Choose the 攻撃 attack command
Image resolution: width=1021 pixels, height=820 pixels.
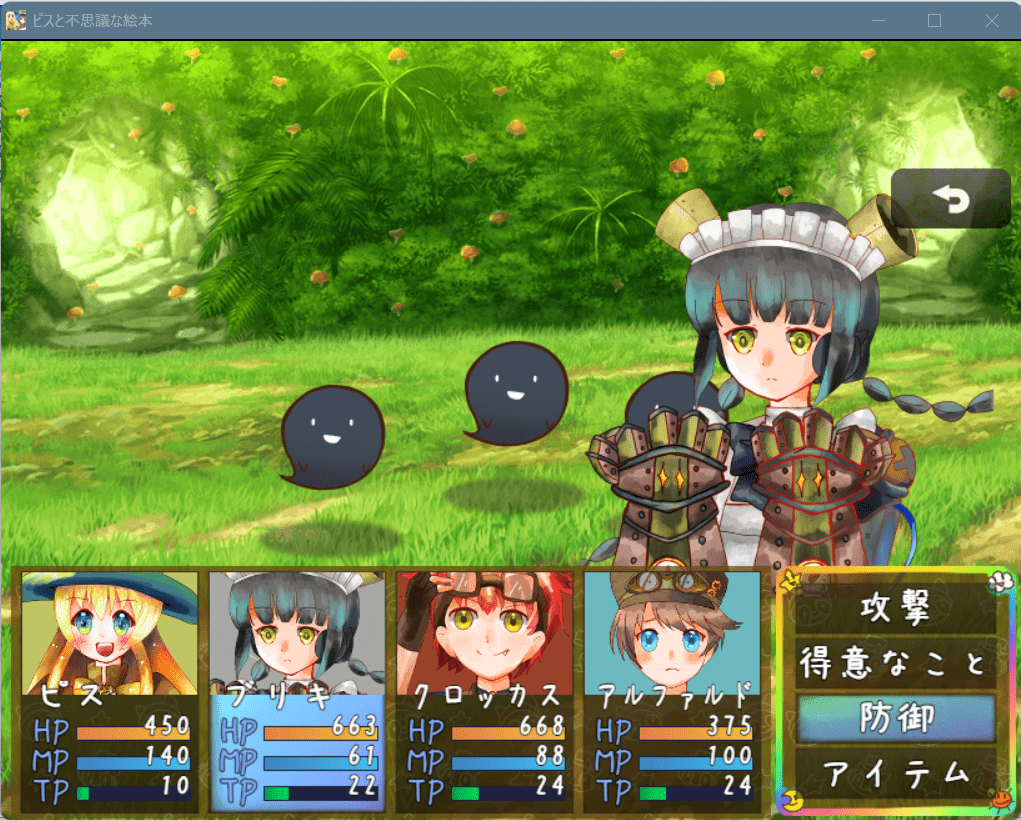click(x=896, y=609)
